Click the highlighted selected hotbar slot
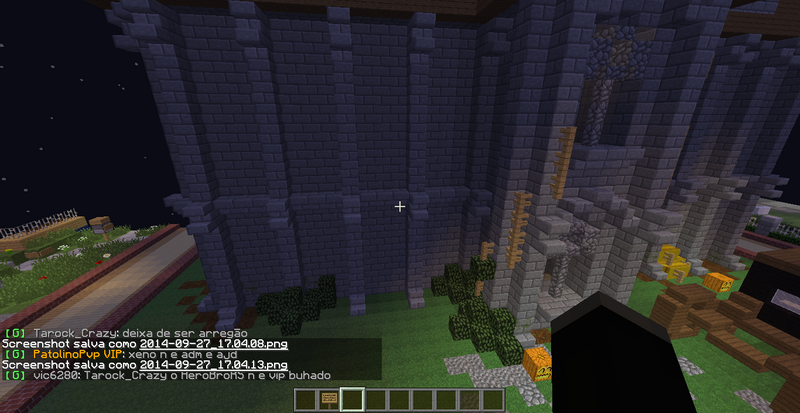This screenshot has height=413, width=800. (x=349, y=401)
